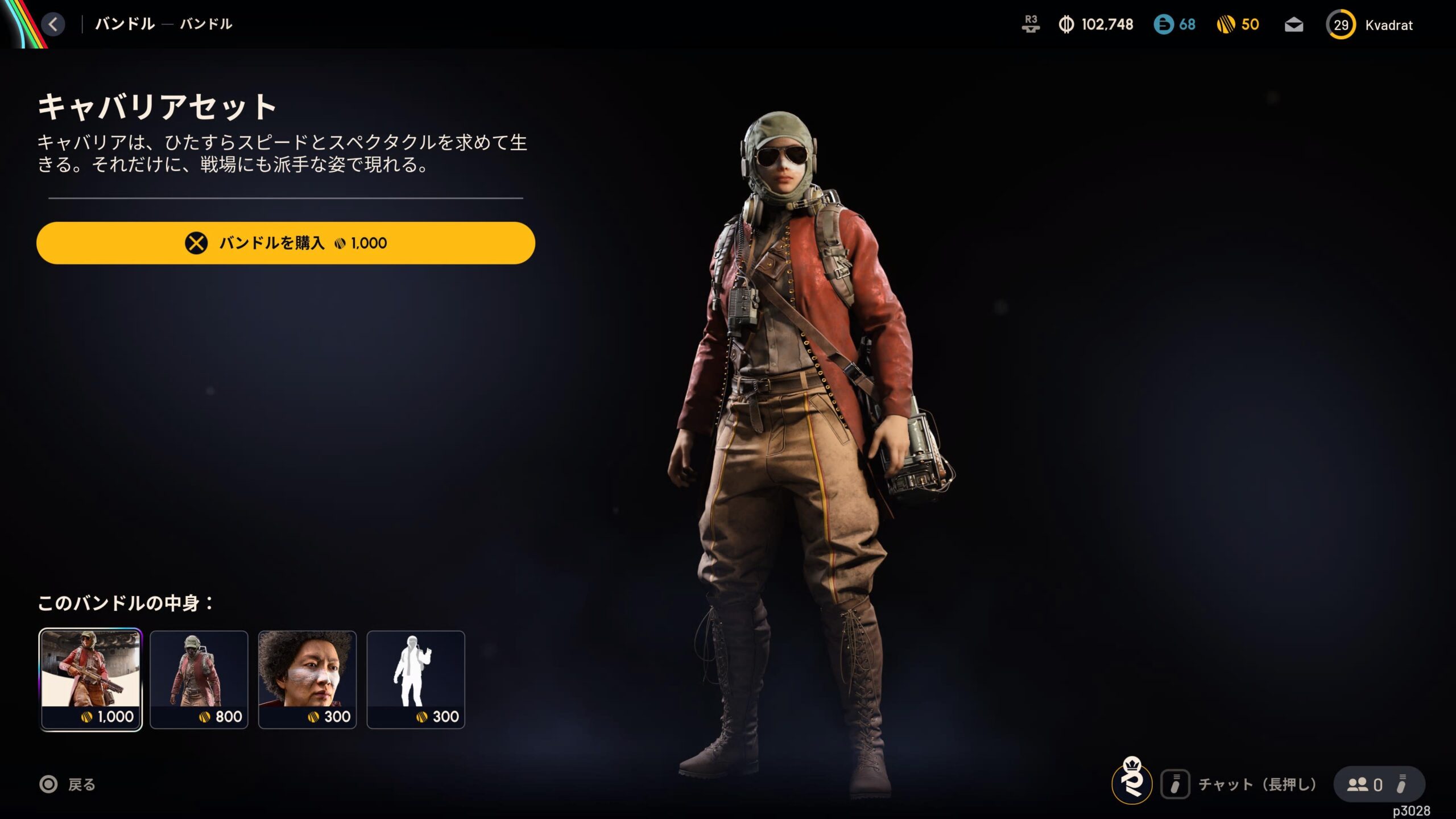Purchase the bundle for 1,000 coins
The image size is (1456, 819).
[x=286, y=243]
